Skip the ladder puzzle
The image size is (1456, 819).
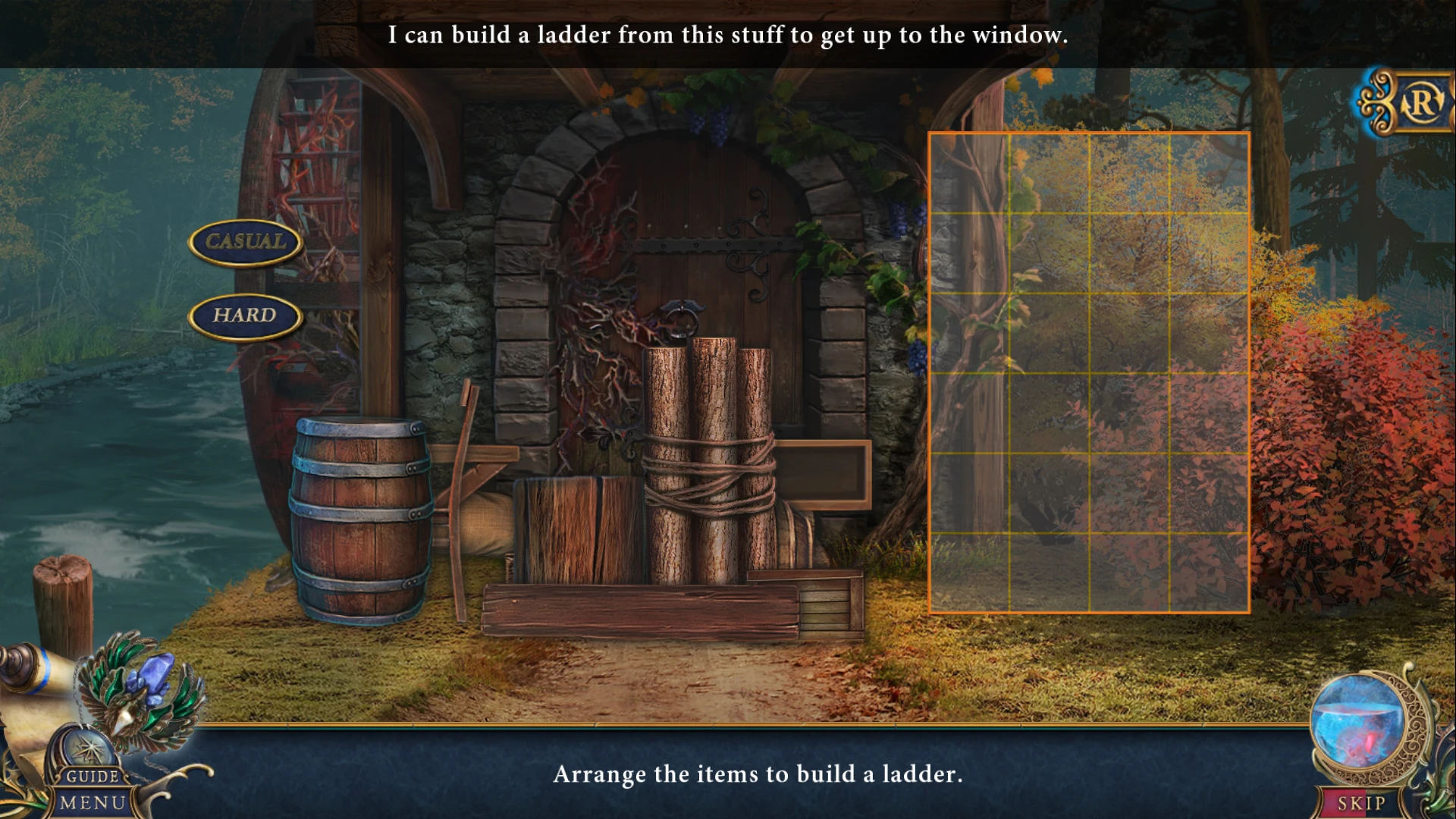(x=1360, y=803)
